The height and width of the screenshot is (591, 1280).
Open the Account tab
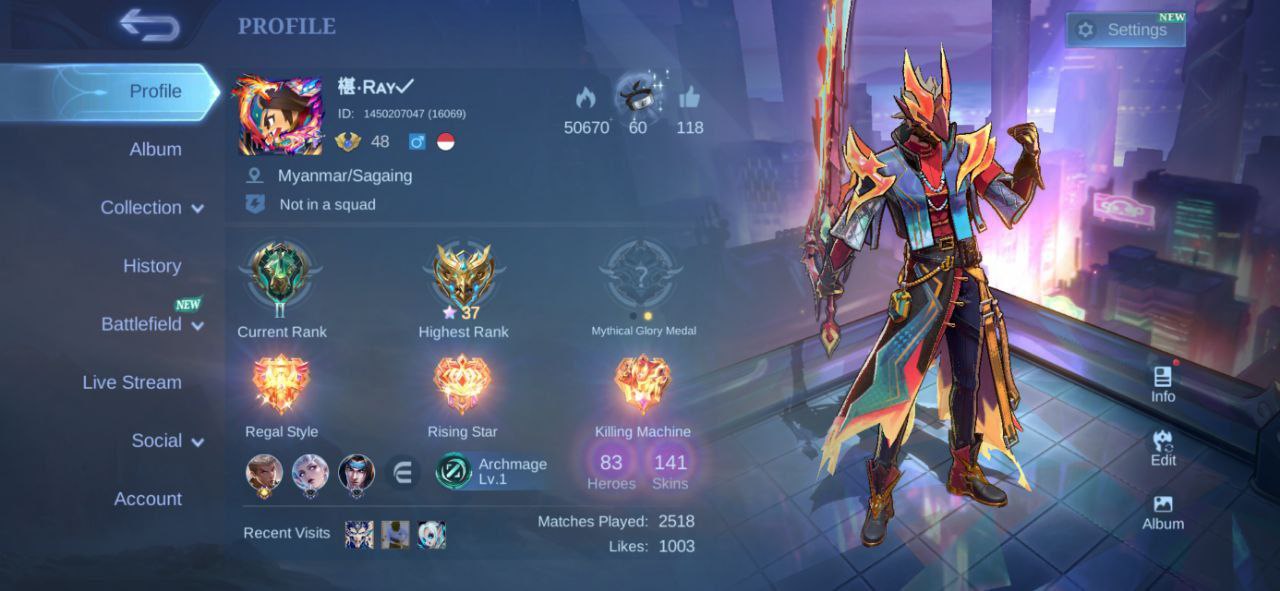tap(148, 499)
